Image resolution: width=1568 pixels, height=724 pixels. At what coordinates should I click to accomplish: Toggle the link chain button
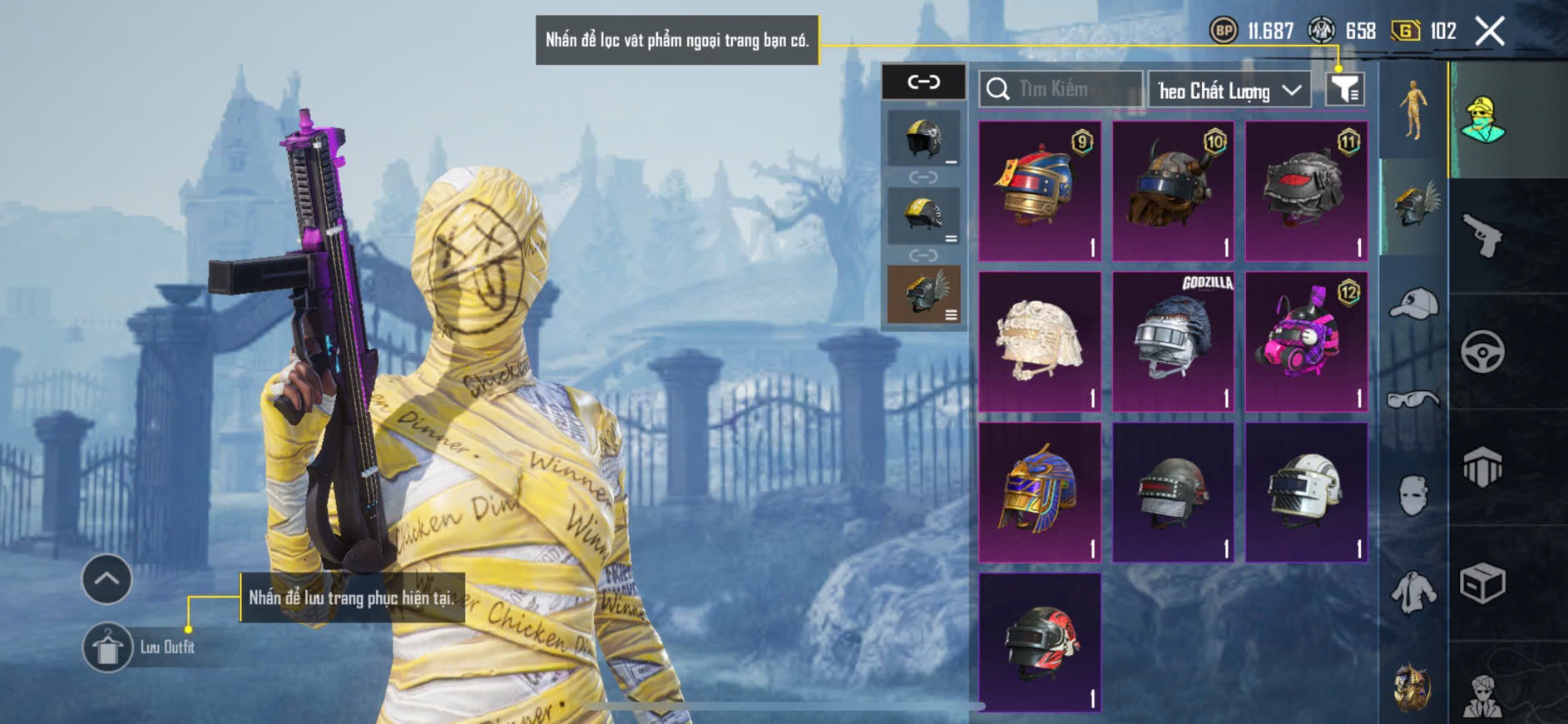point(923,82)
